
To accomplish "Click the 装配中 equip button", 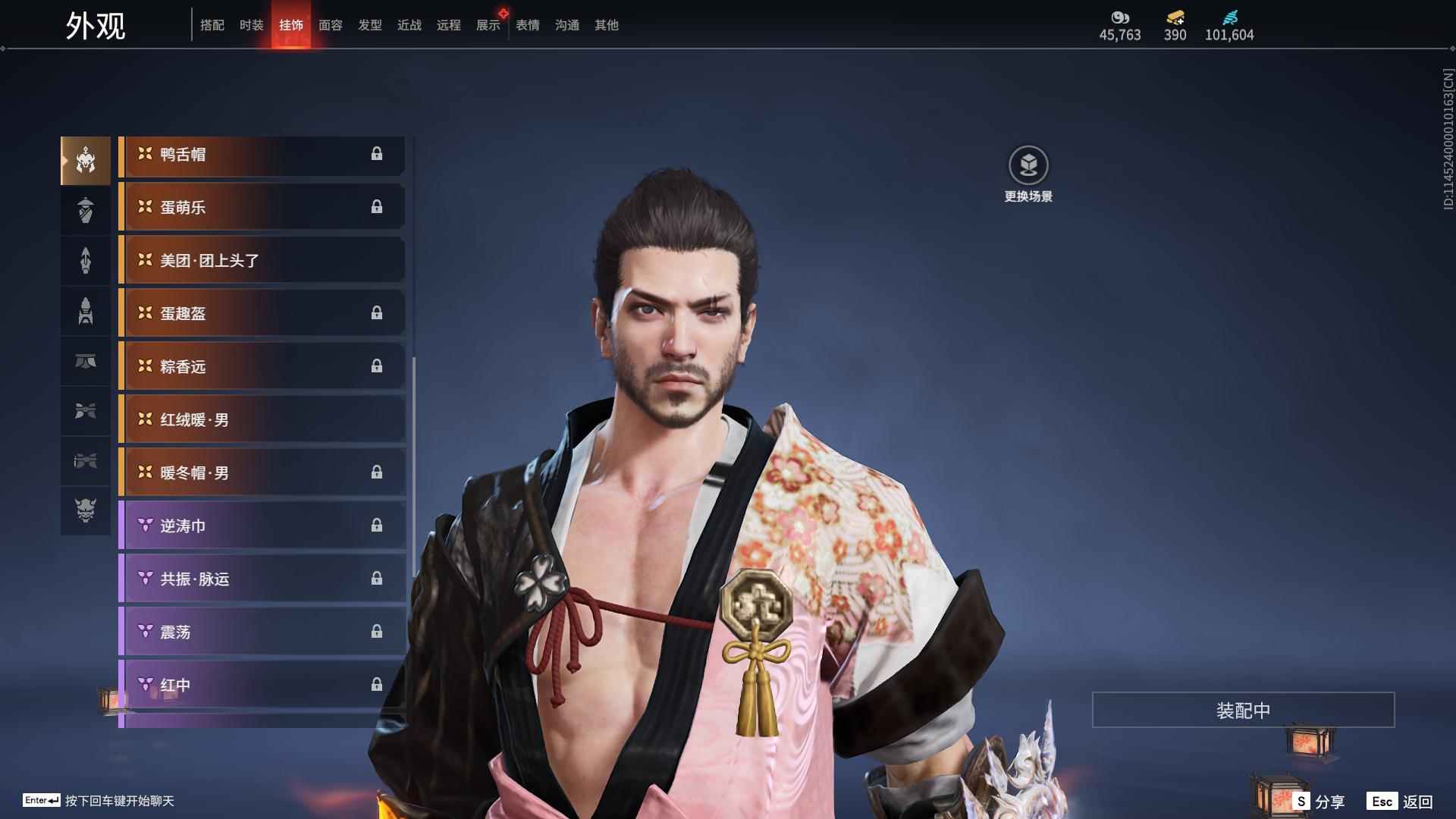I will [1243, 711].
